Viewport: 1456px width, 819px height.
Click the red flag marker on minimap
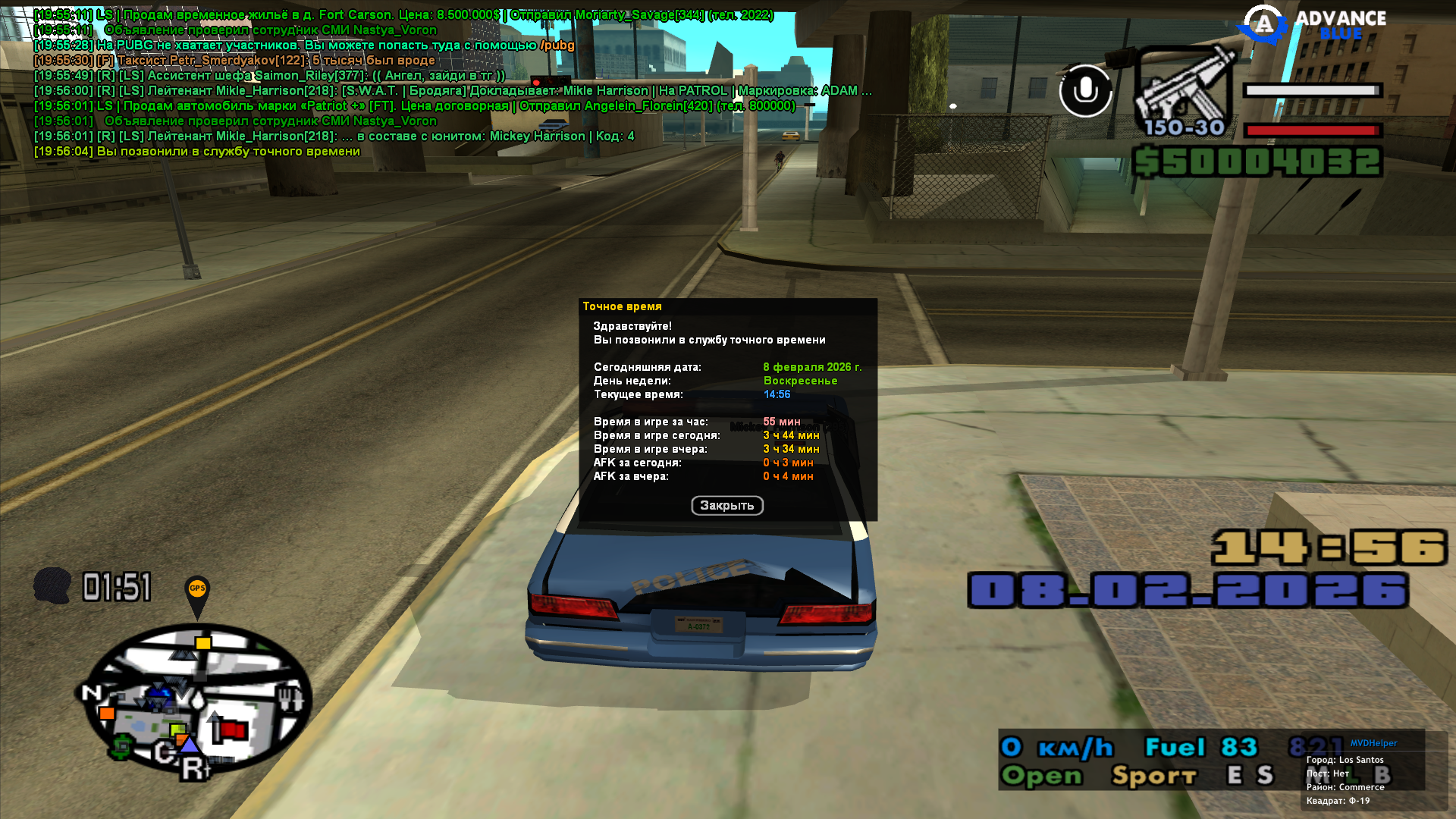coord(234,730)
